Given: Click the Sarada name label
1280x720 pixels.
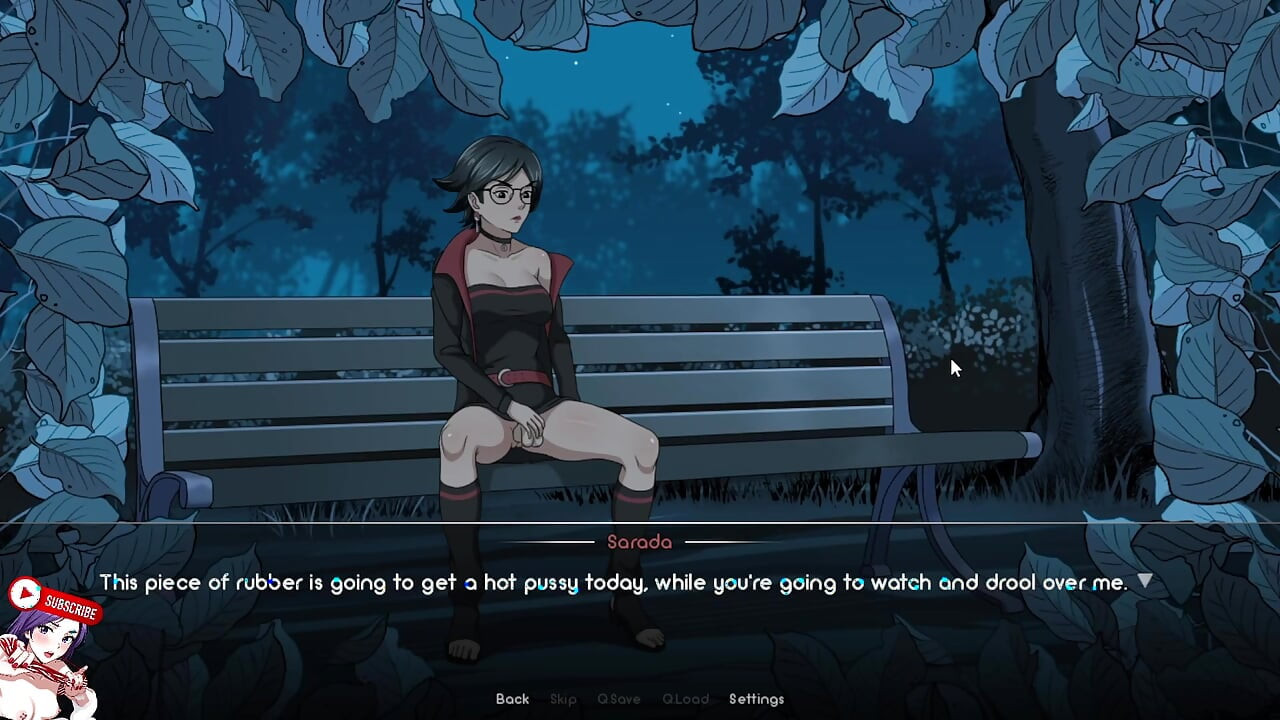Looking at the screenshot, I should click(x=639, y=543).
